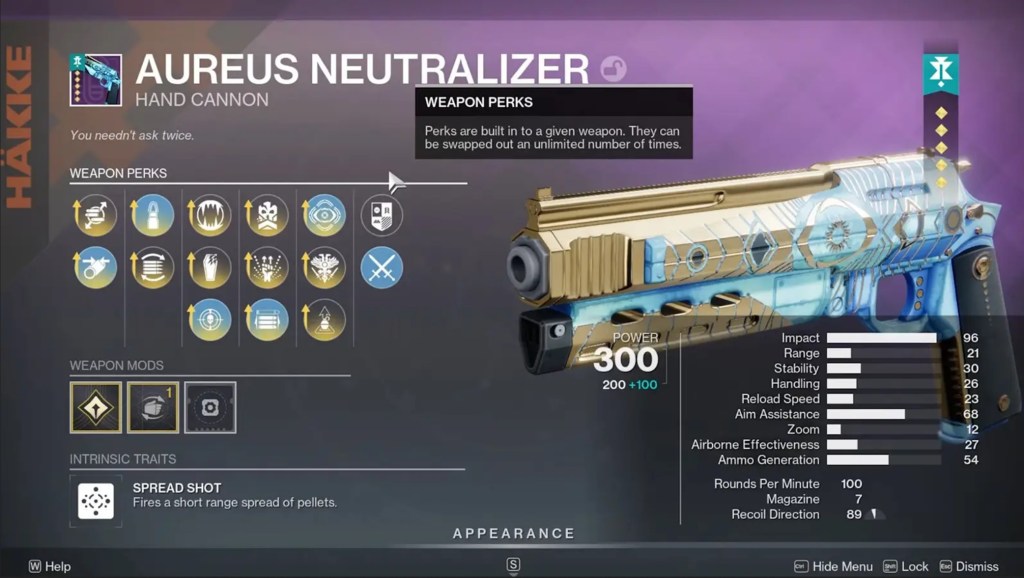This screenshot has height=578, width=1024.
Task: Select the masked face weapon perk
Action: (x=268, y=215)
